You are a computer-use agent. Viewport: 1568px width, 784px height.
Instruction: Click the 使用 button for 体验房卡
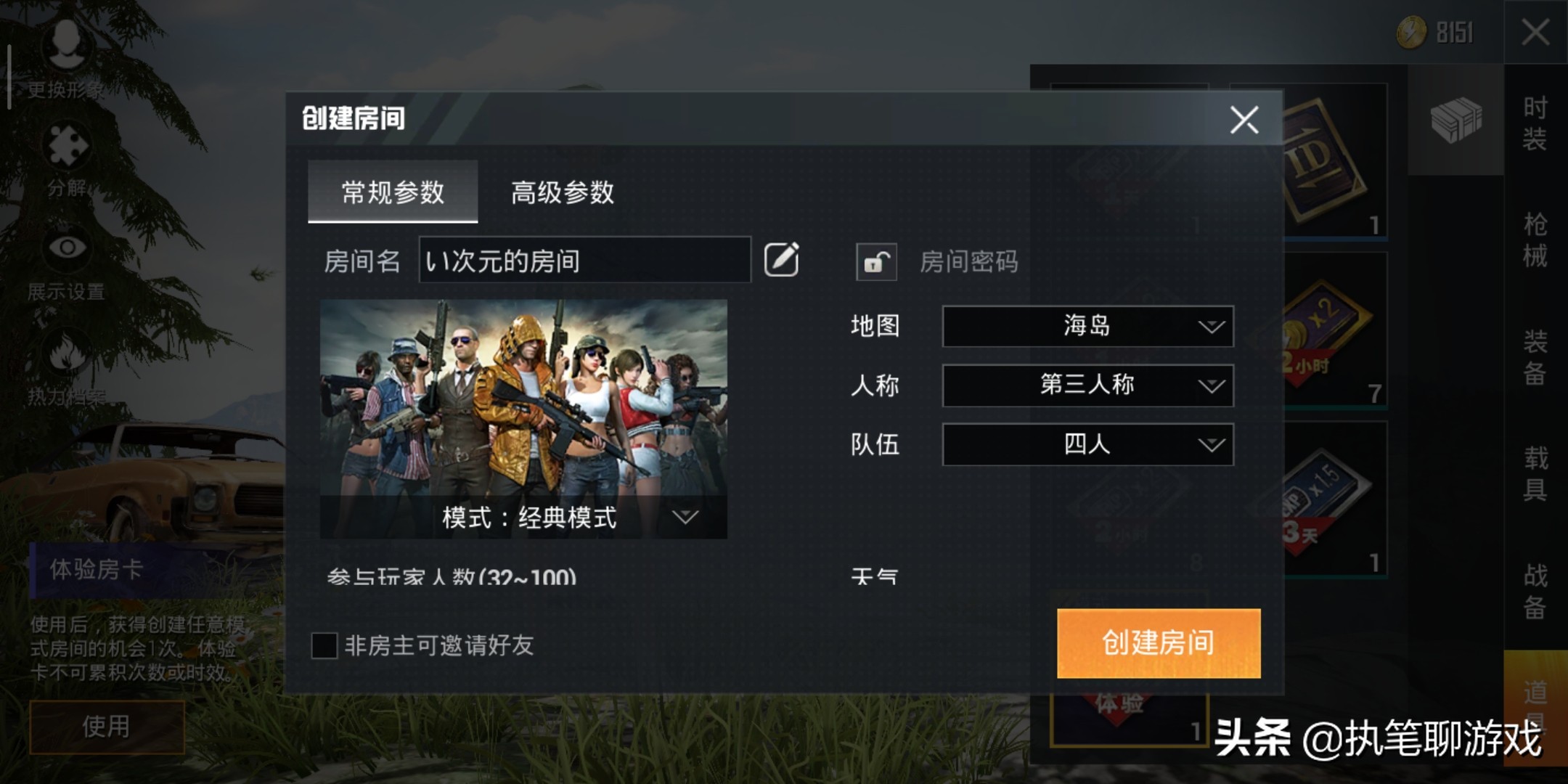pyautogui.click(x=105, y=726)
